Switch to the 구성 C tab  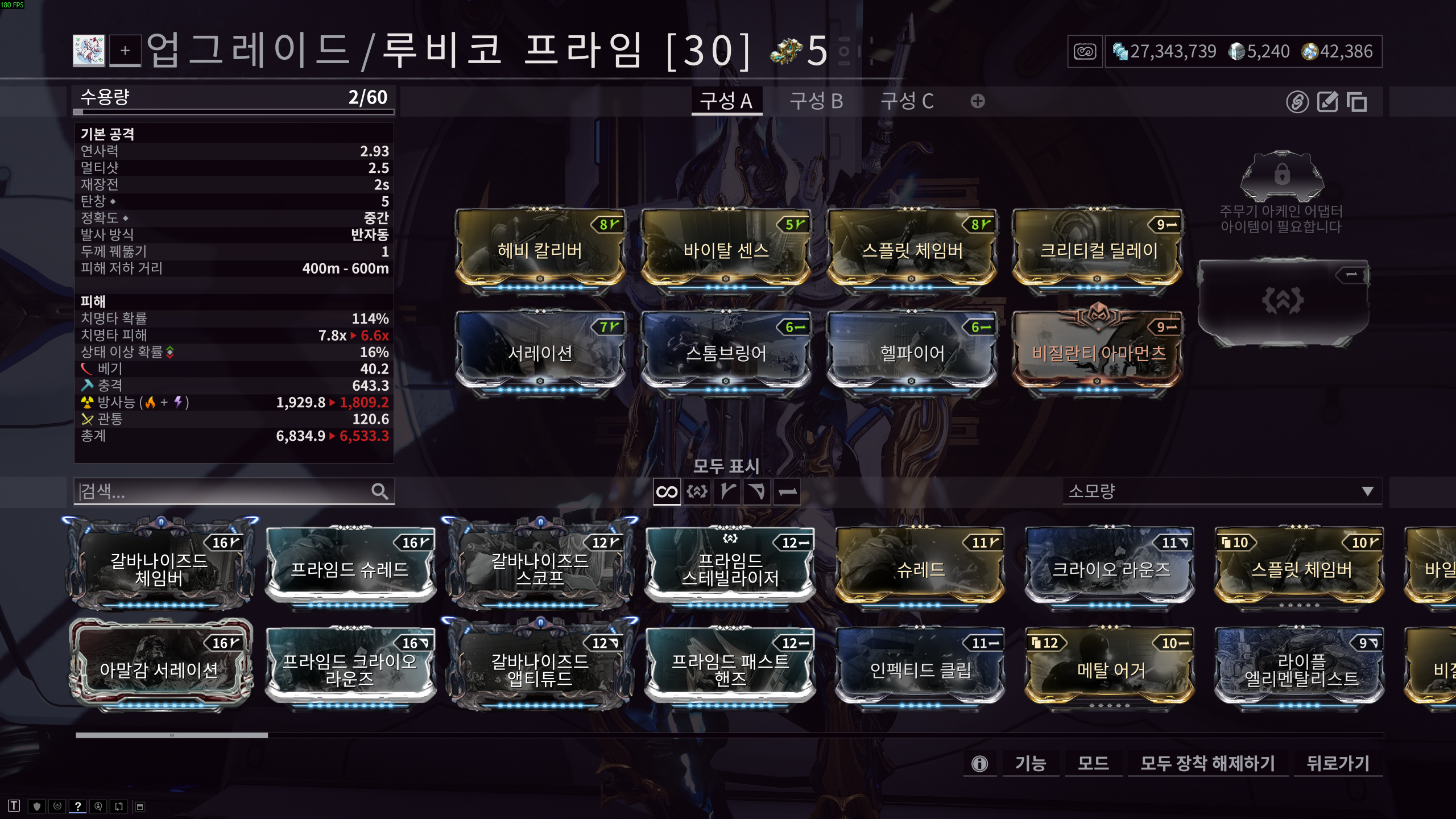tap(907, 101)
